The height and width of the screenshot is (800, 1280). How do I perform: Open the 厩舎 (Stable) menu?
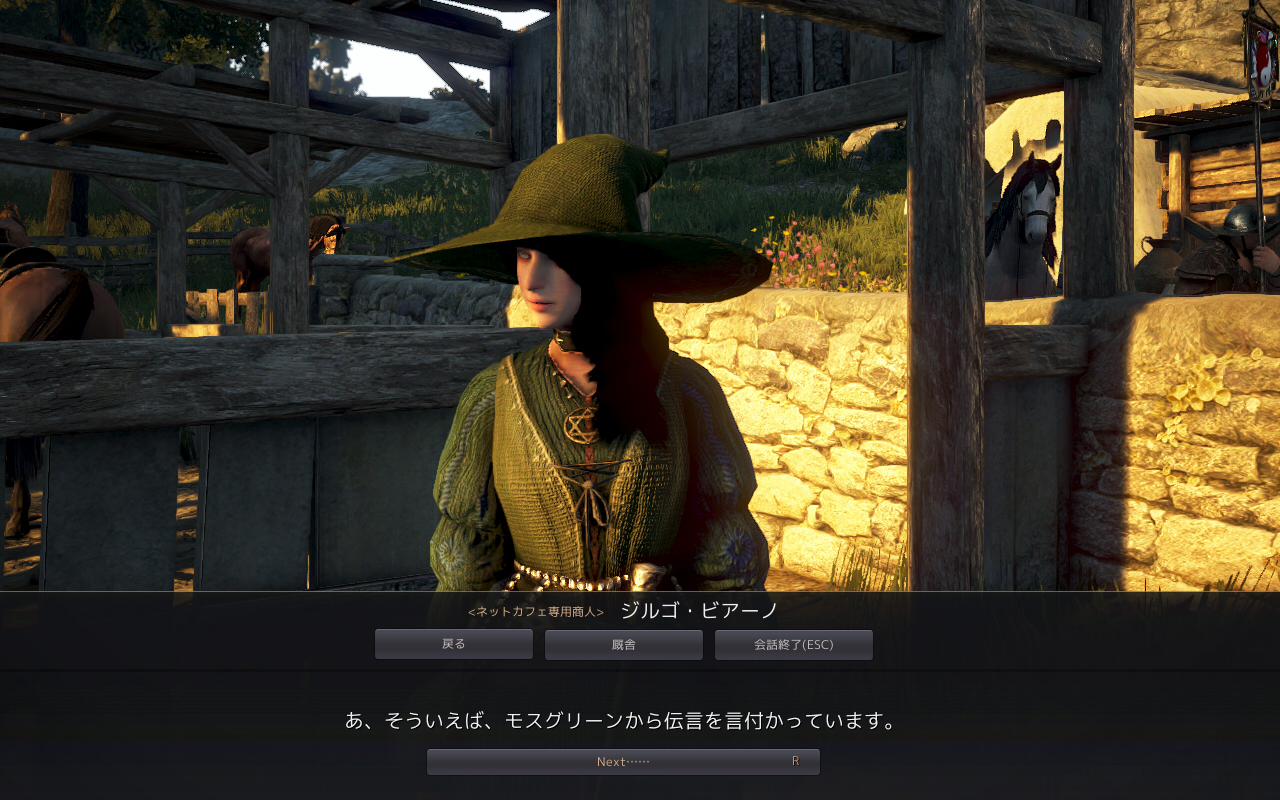(x=623, y=644)
